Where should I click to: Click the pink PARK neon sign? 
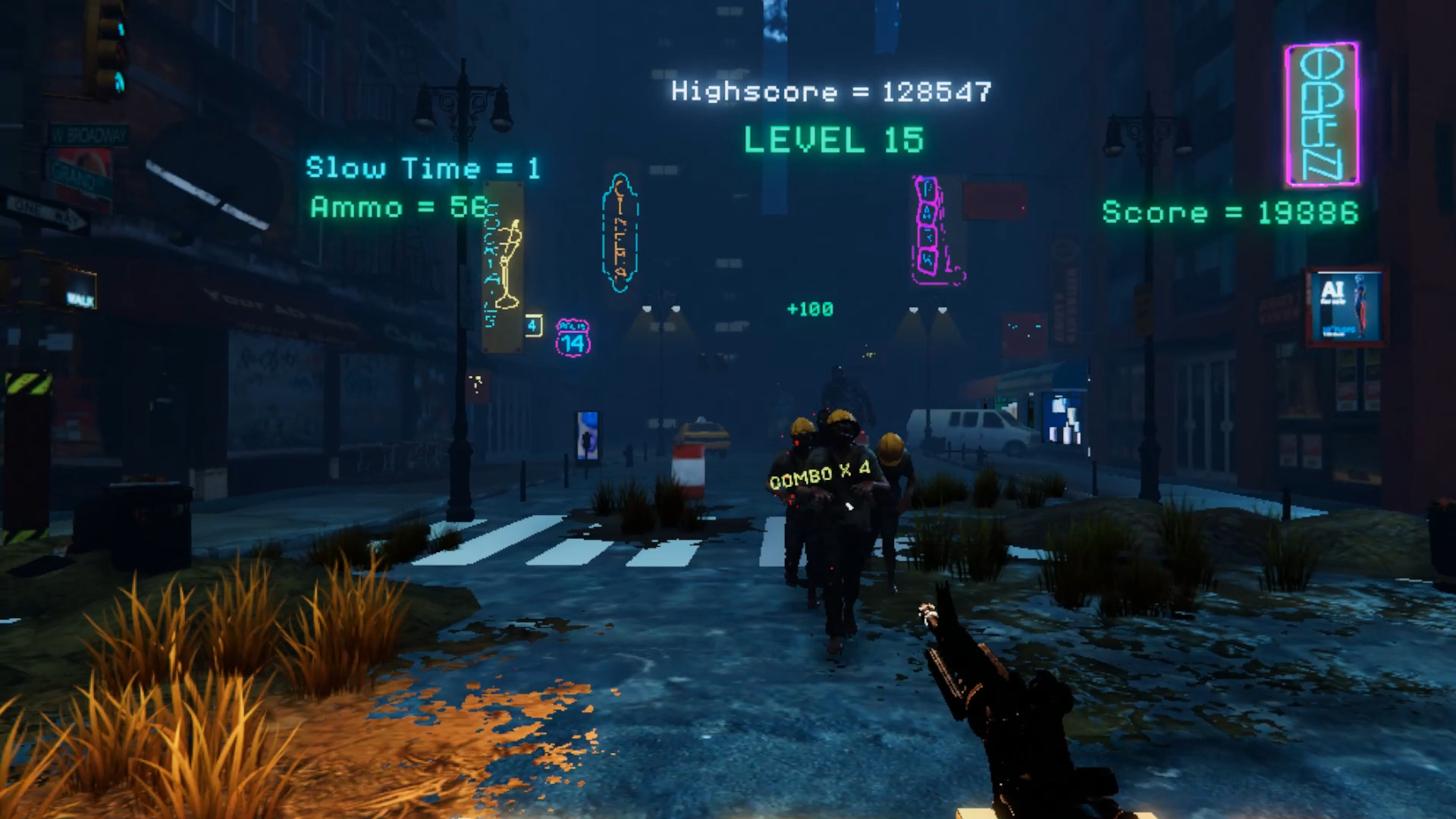(927, 227)
